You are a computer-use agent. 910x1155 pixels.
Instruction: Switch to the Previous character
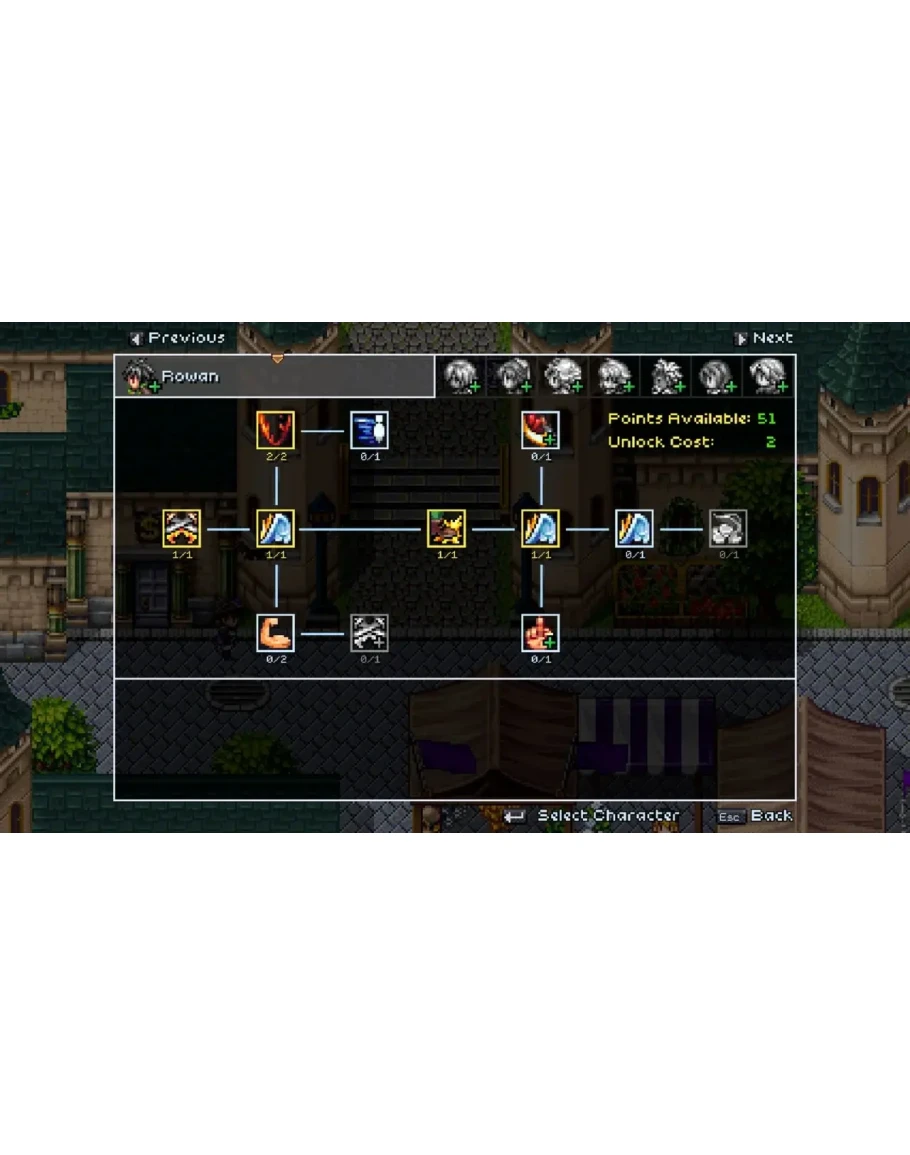(178, 338)
